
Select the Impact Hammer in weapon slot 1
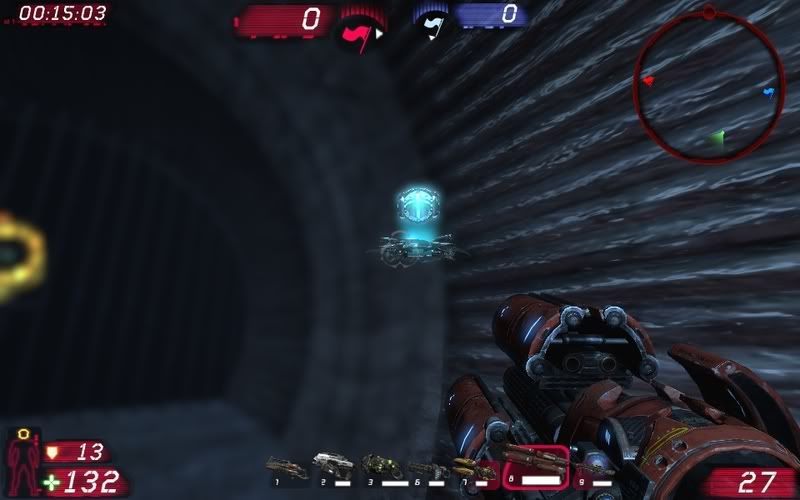(x=286, y=466)
